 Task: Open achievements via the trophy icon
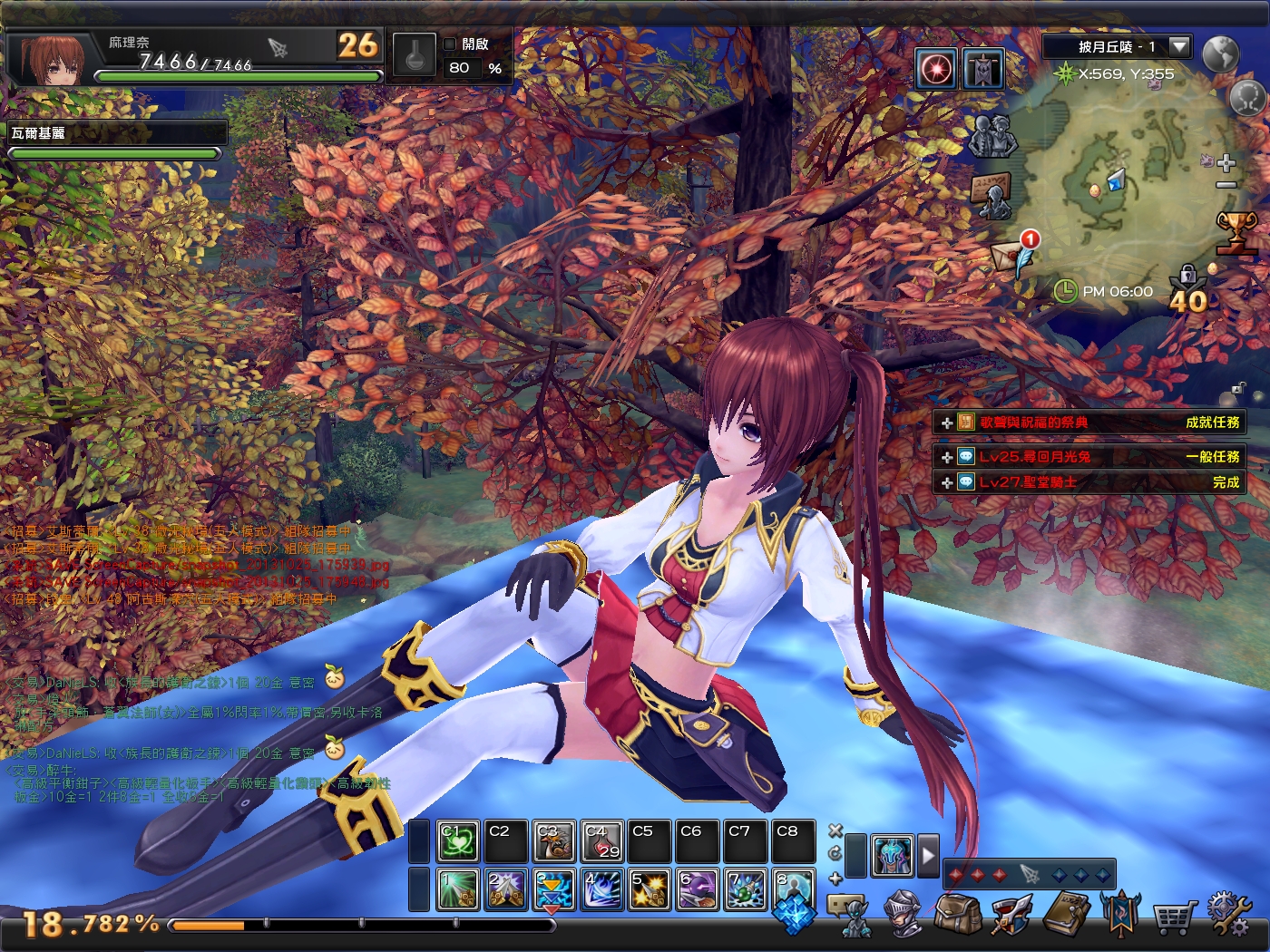(1236, 233)
